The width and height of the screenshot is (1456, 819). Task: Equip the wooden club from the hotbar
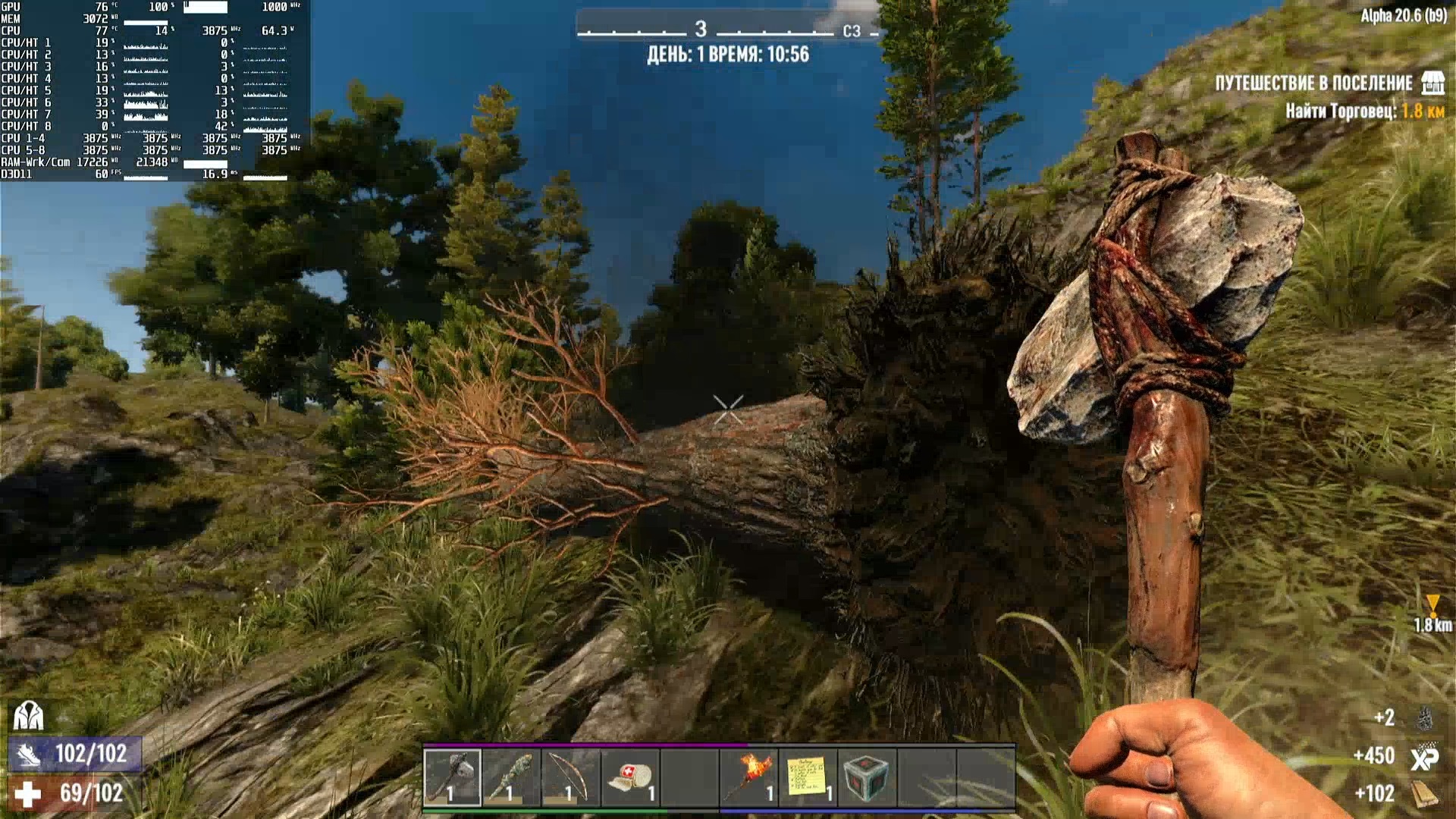pos(511,776)
